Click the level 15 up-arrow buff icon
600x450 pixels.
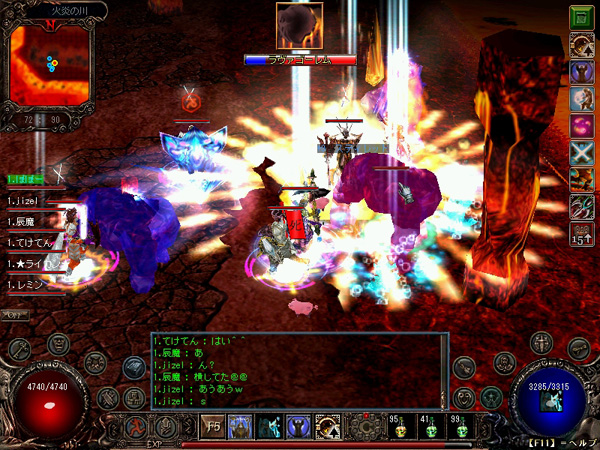coord(581,236)
